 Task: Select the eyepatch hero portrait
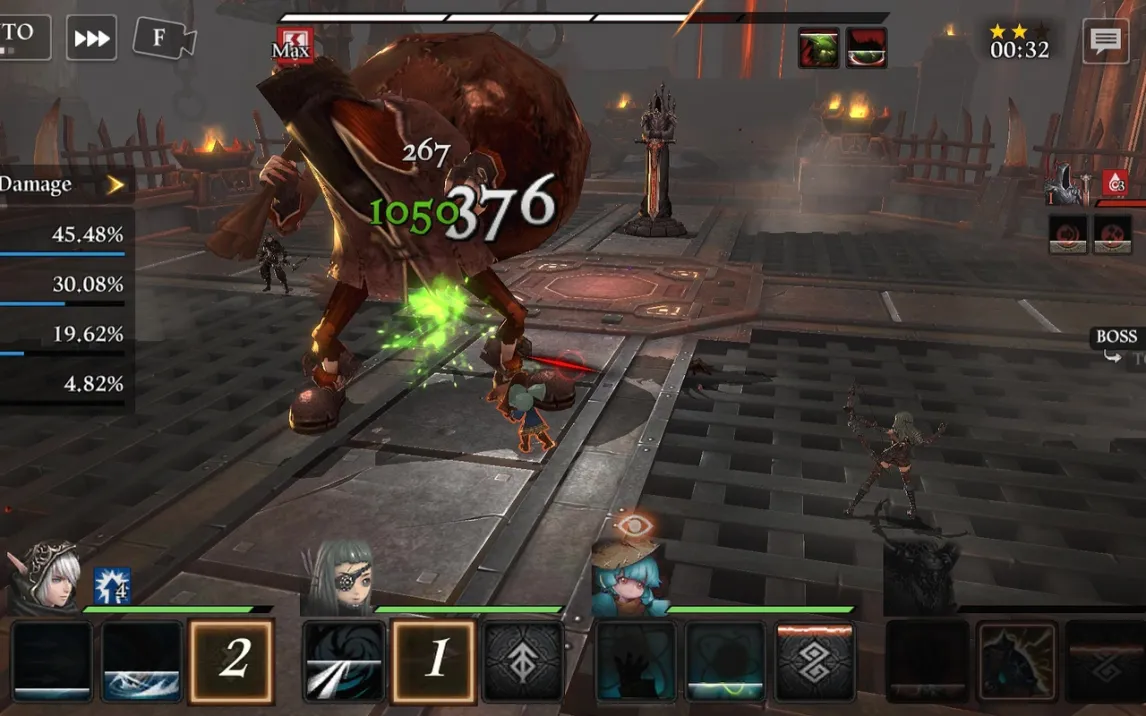339,579
